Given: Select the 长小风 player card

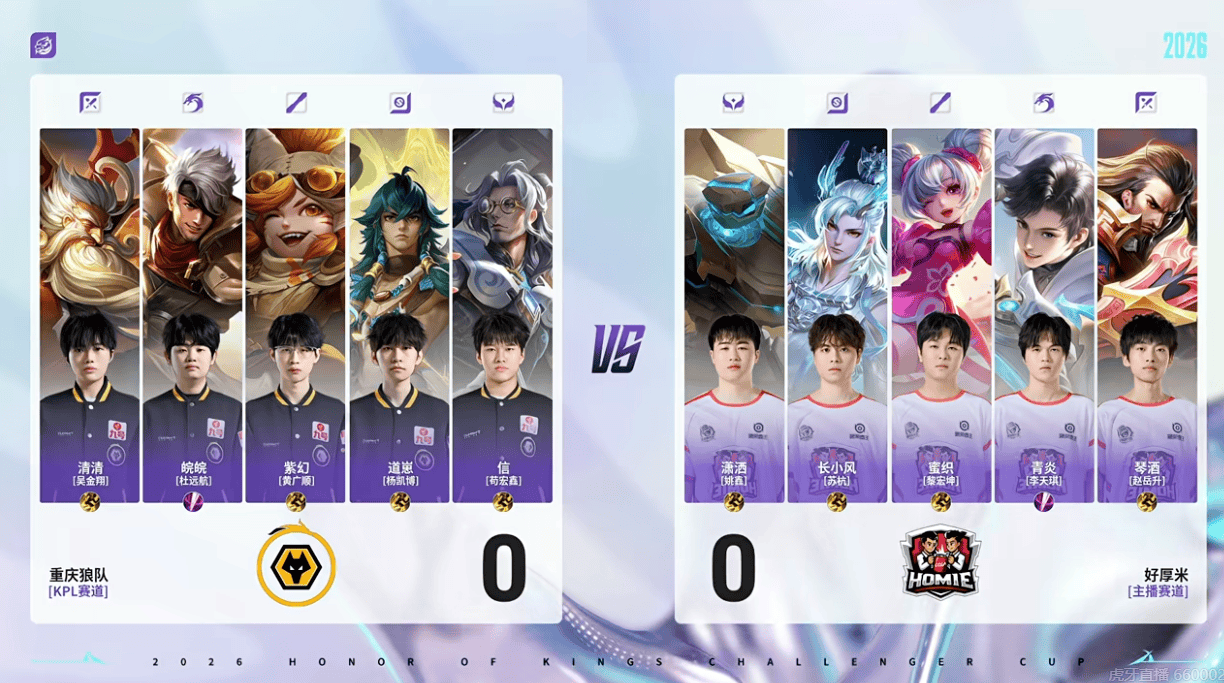Looking at the screenshot, I should pos(837,315).
